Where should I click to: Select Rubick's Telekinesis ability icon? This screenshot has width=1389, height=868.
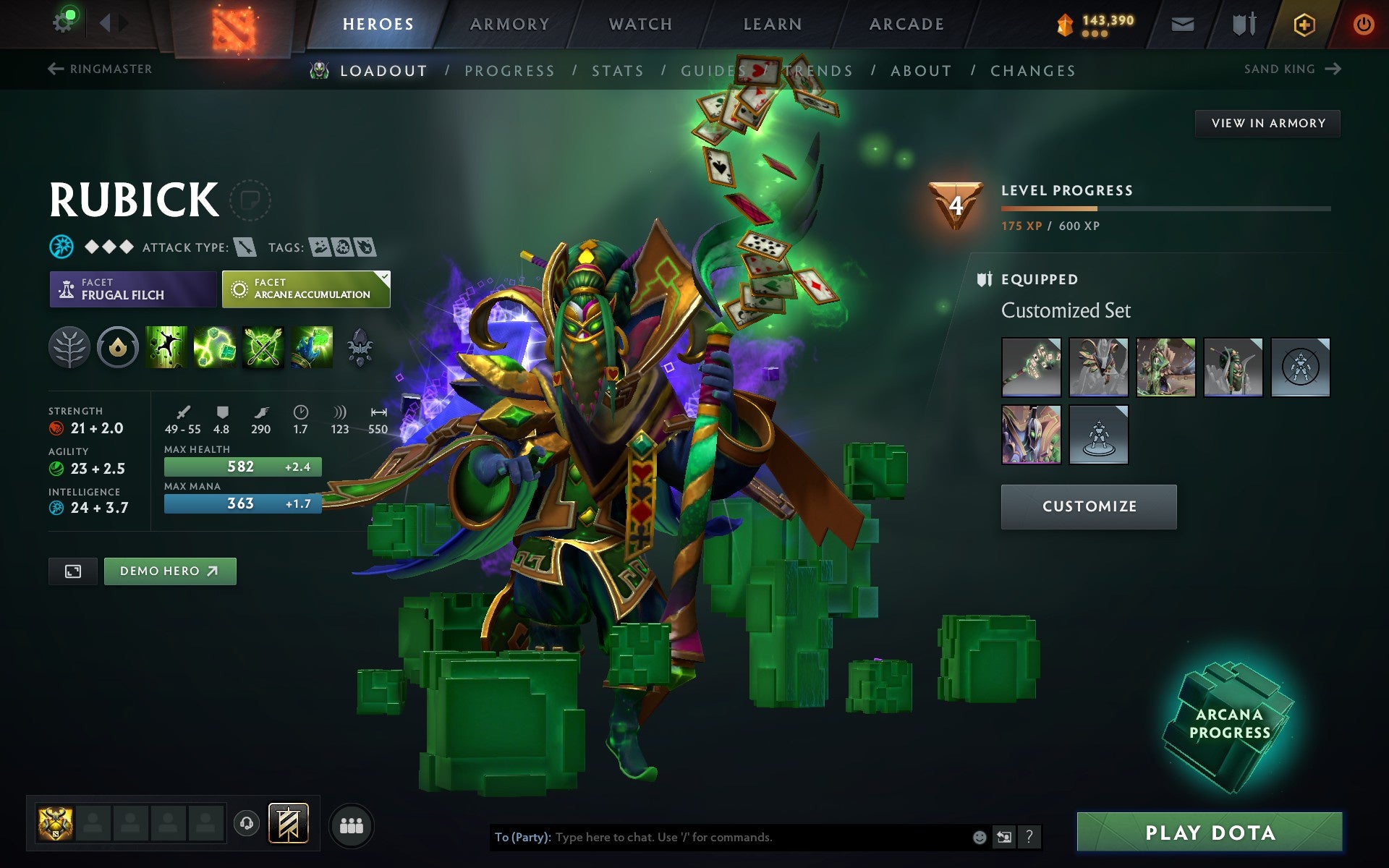165,347
